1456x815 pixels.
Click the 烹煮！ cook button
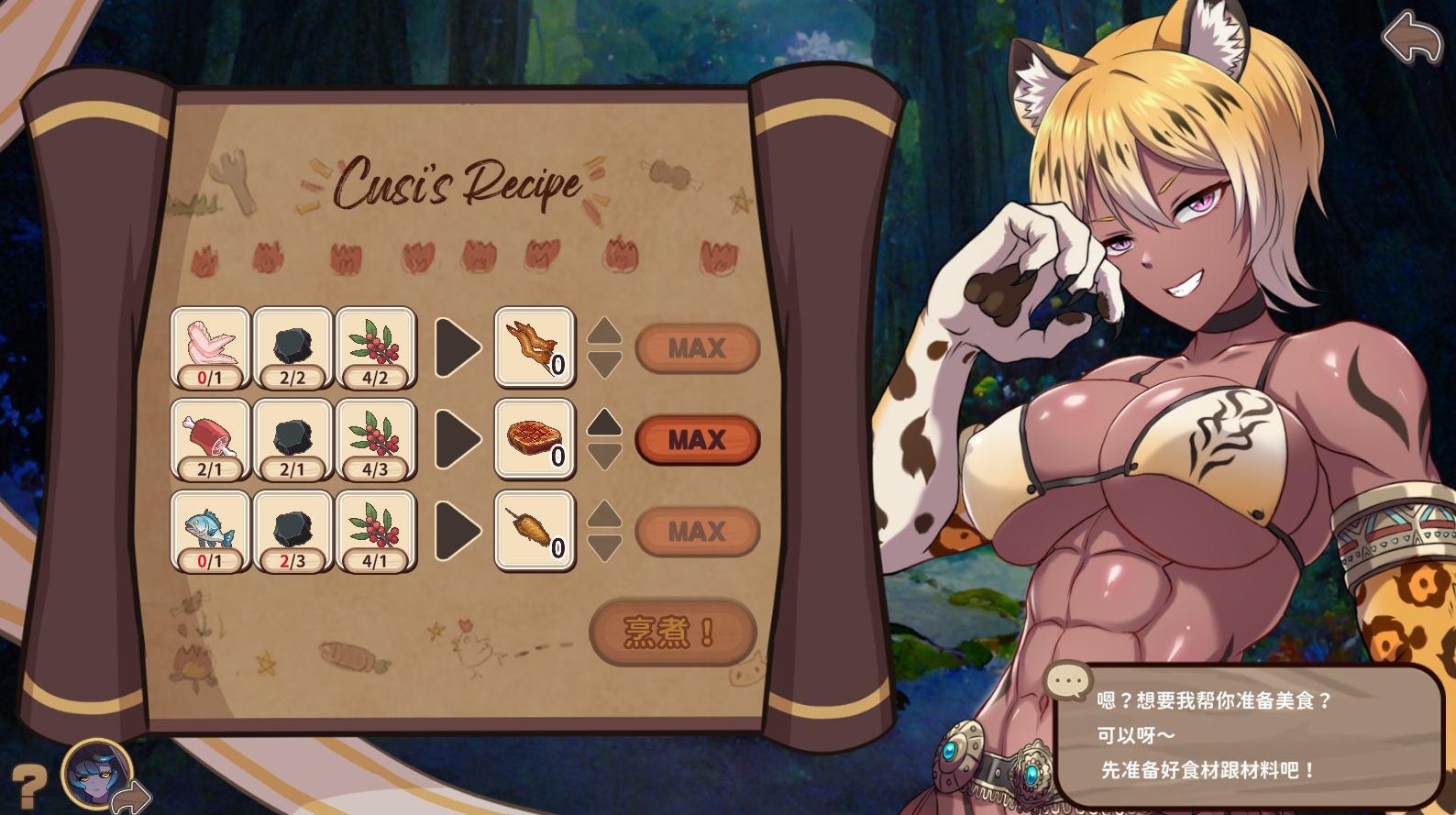672,632
